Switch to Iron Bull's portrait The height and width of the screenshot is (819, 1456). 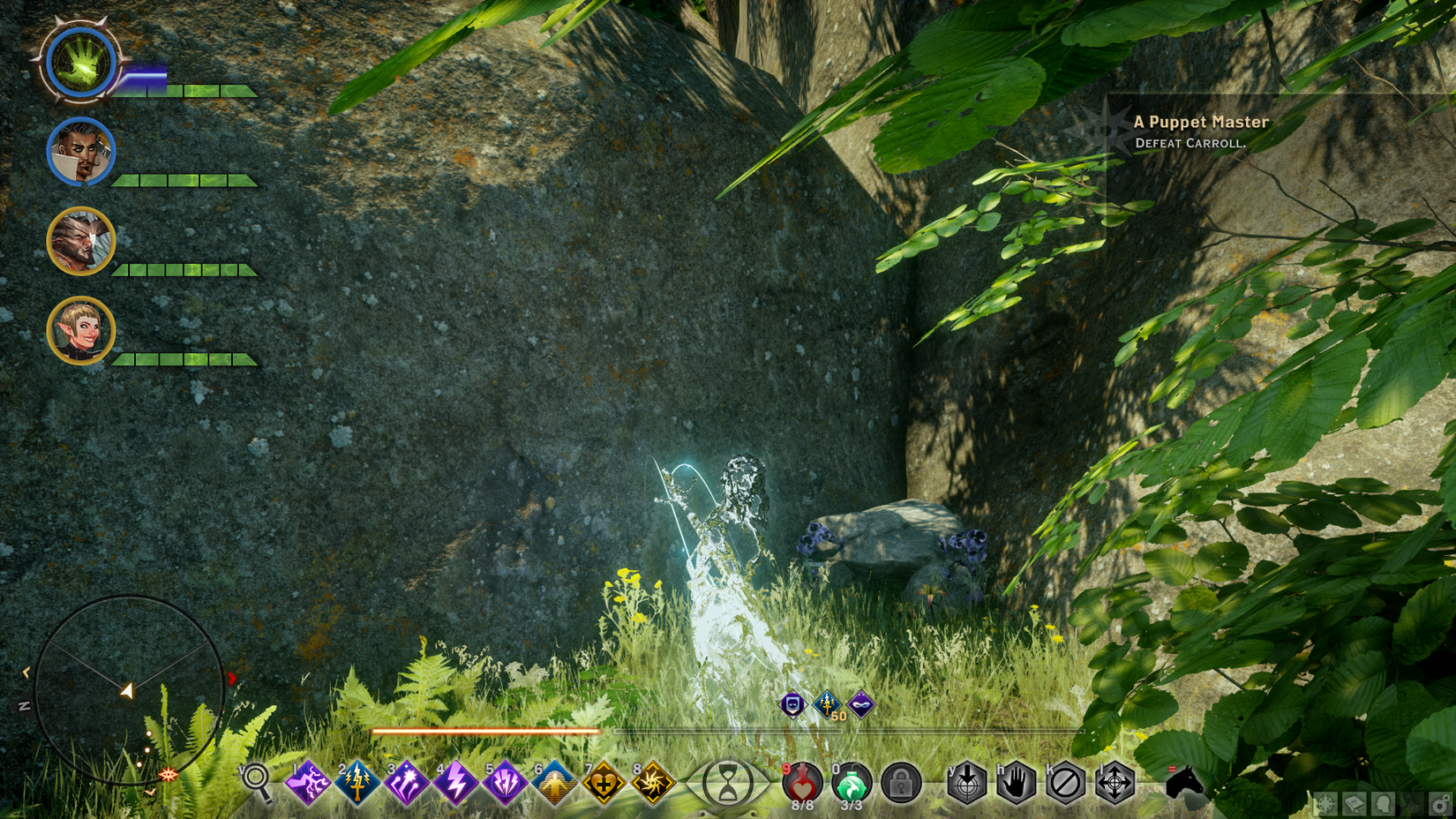tap(80, 241)
